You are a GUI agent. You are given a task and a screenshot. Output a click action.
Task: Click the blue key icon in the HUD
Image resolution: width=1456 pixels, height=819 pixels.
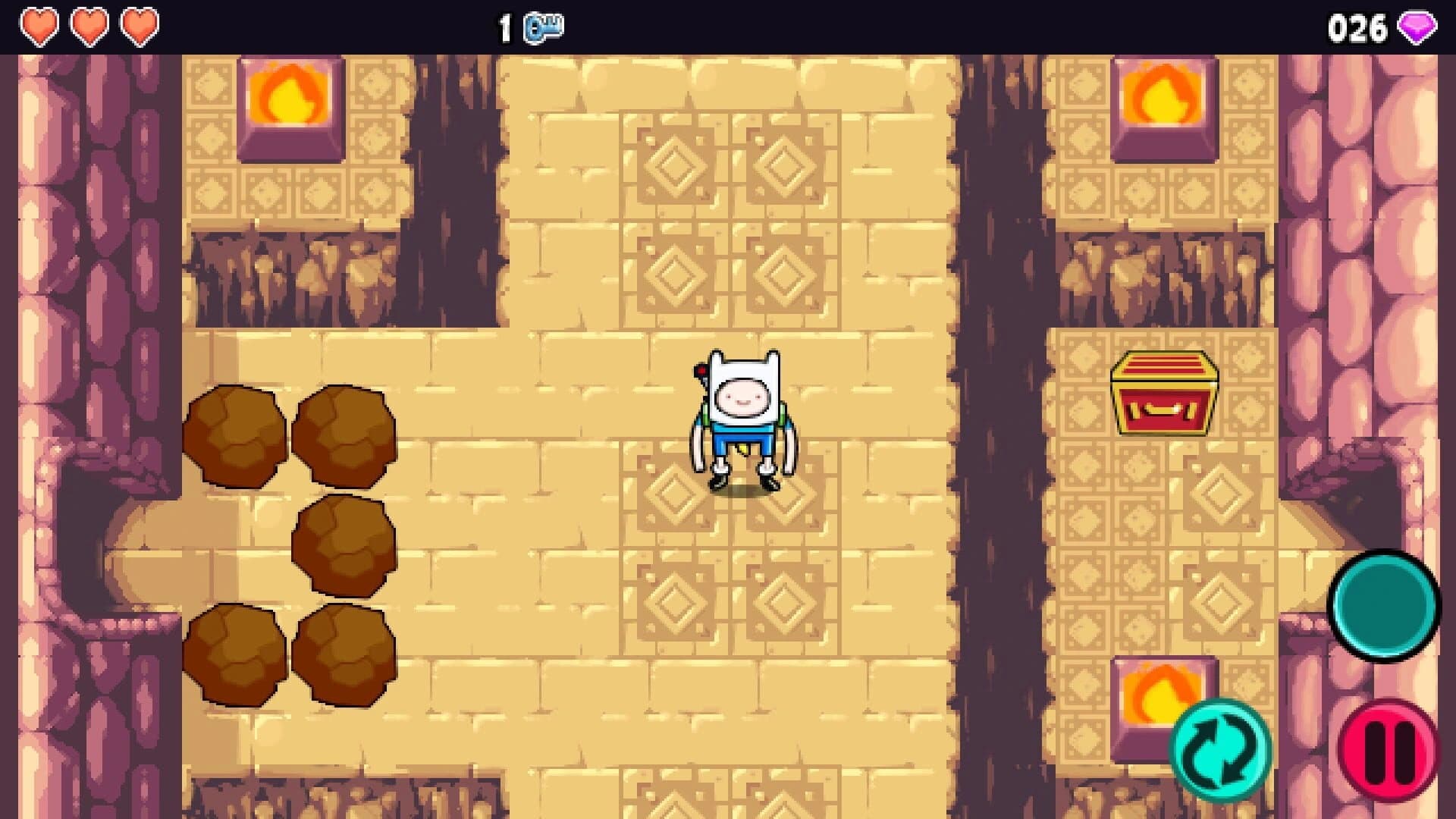[544, 26]
